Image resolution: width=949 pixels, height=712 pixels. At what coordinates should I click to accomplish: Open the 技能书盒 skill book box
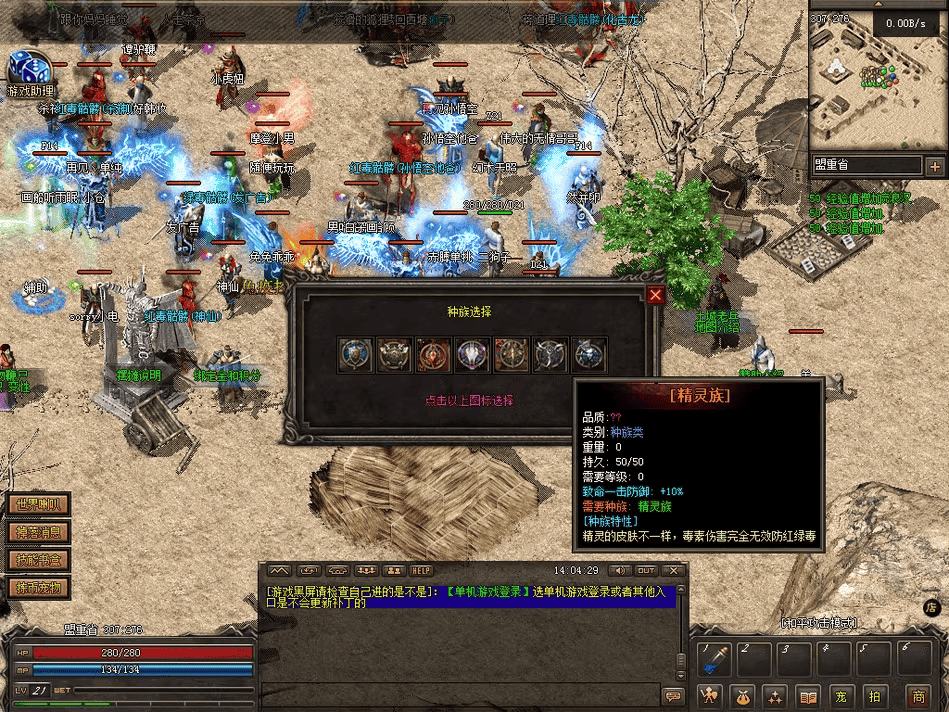pyautogui.click(x=38, y=560)
